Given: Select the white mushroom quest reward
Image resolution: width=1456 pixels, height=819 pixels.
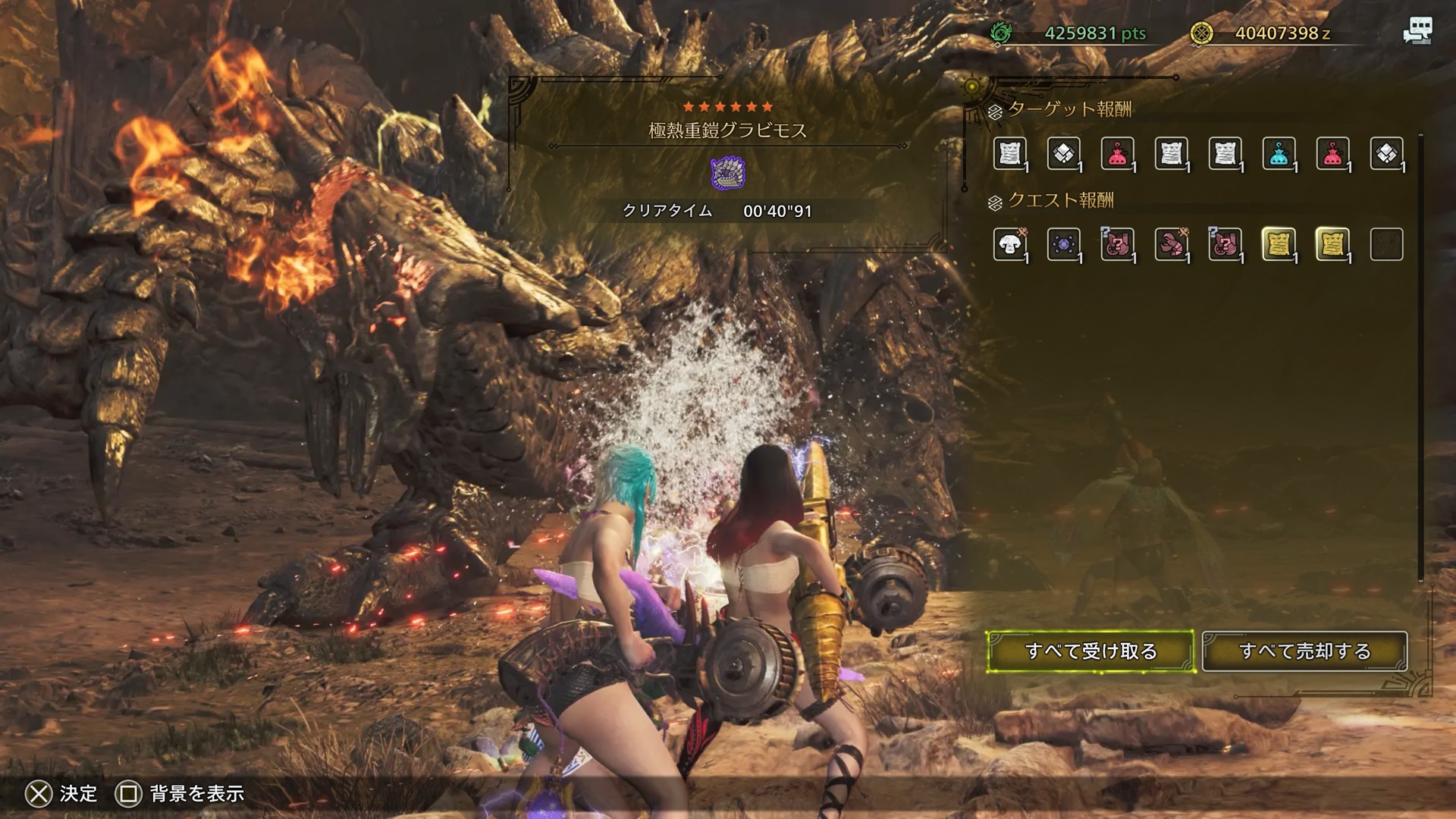Looking at the screenshot, I should tap(1009, 244).
